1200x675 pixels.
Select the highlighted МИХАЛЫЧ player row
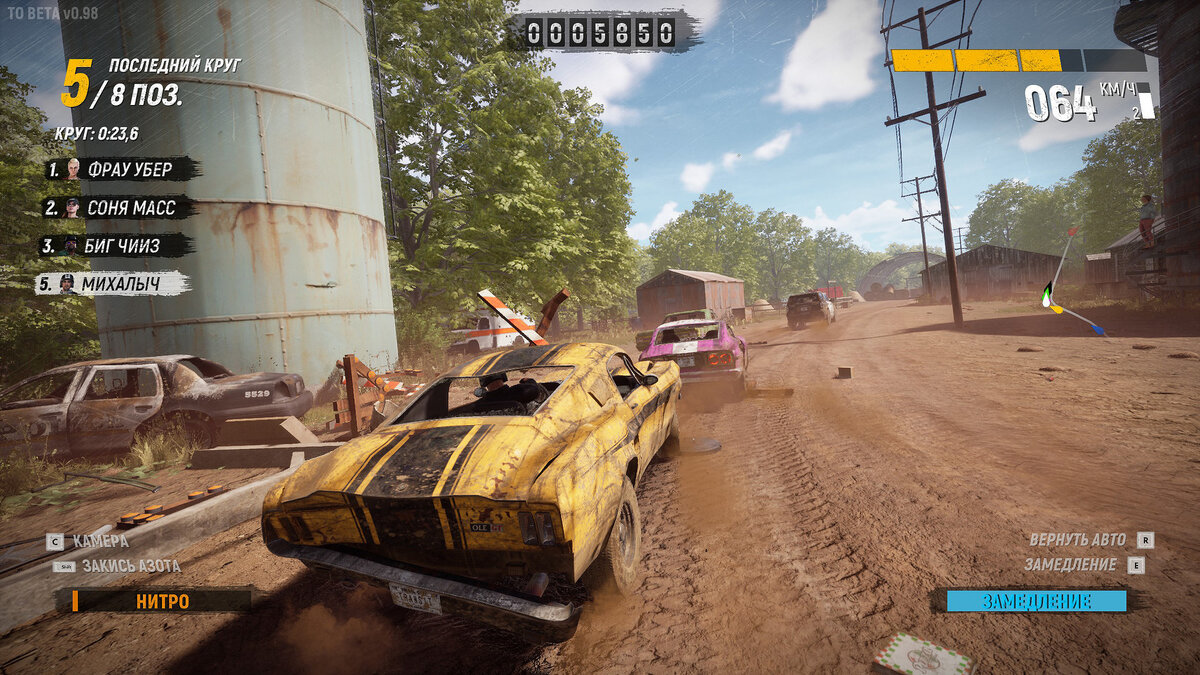[113, 284]
